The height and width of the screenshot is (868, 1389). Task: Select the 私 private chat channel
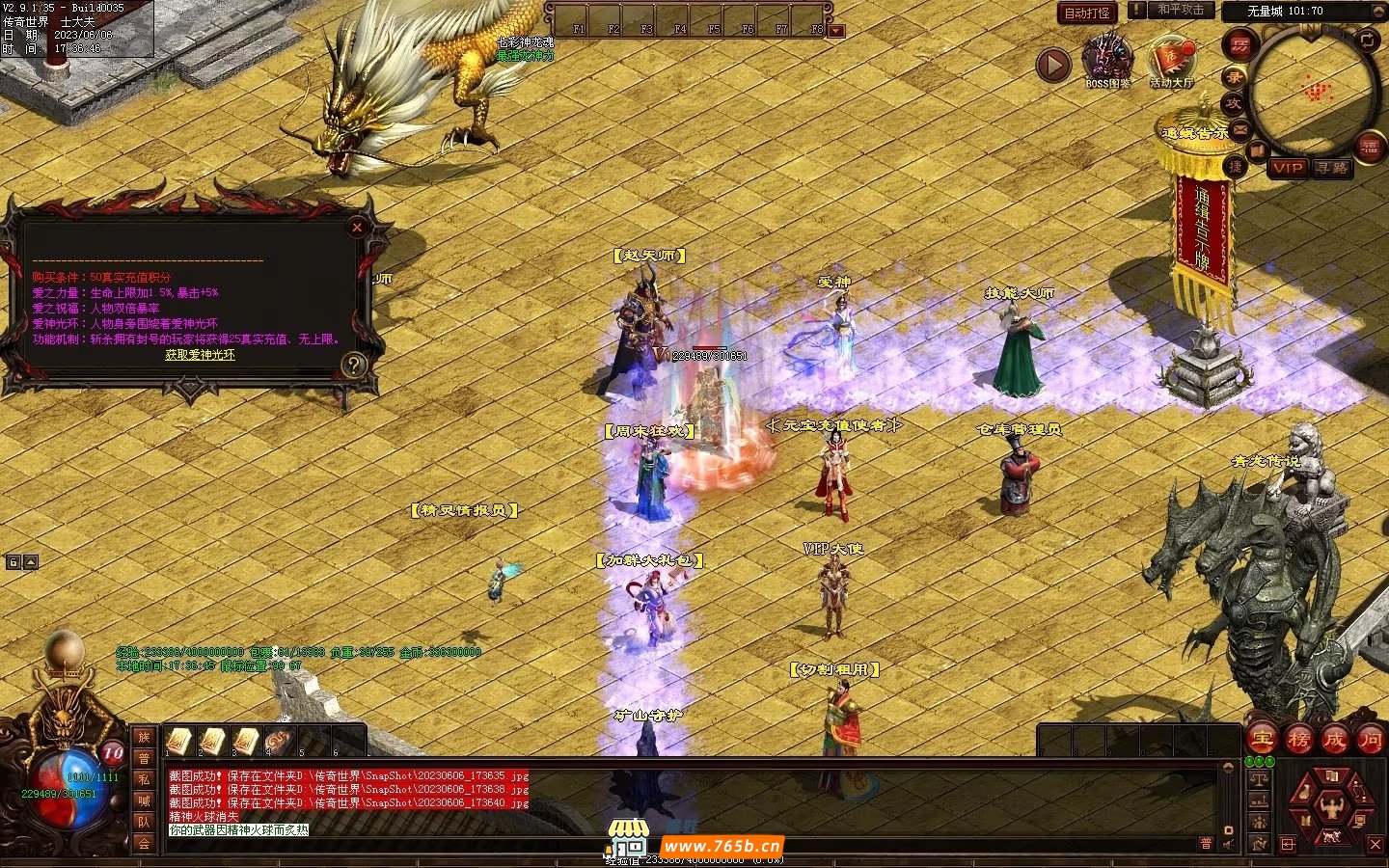(144, 779)
